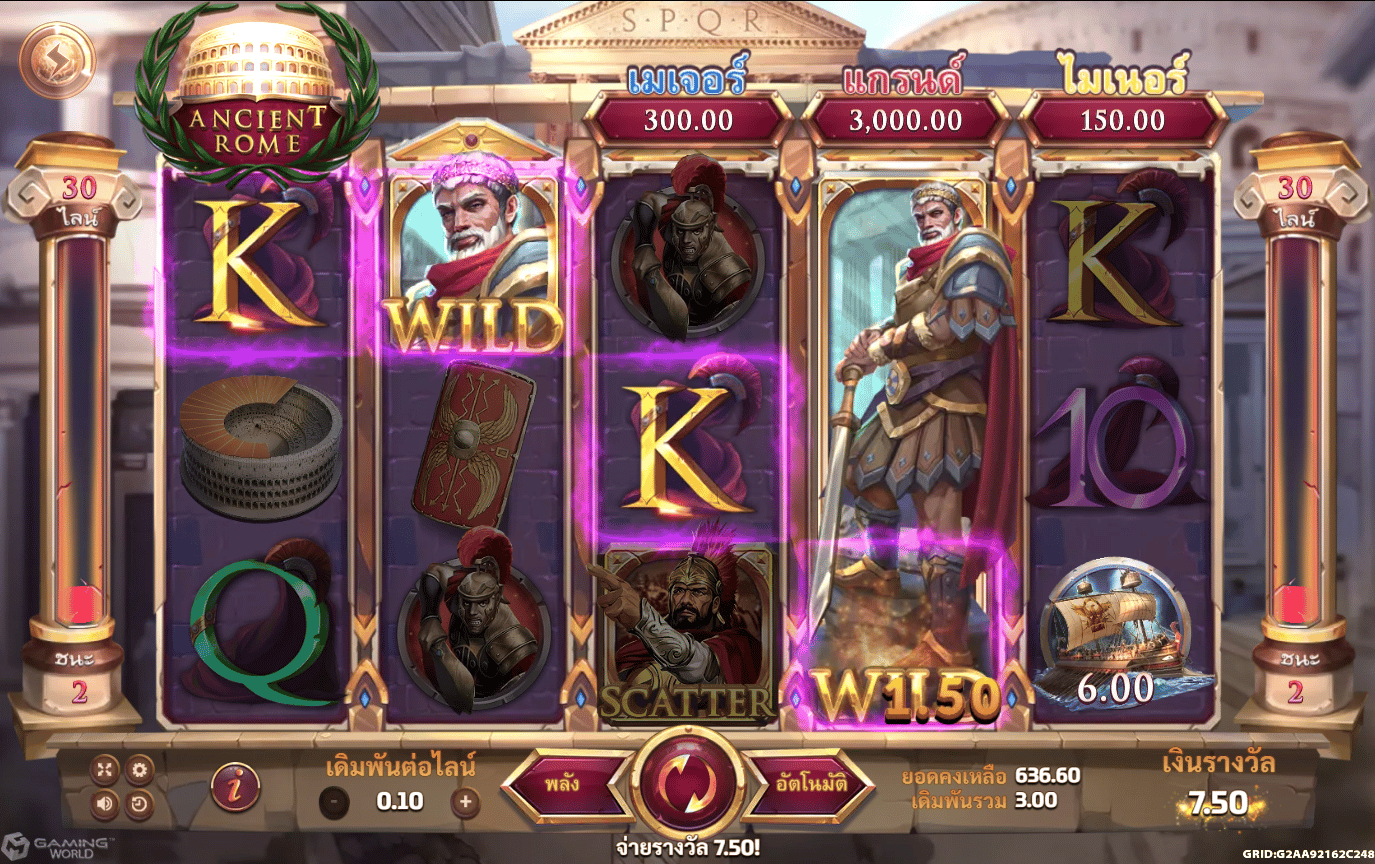Open the paytable info button
Viewport: 1375px width, 864px height.
235,786
